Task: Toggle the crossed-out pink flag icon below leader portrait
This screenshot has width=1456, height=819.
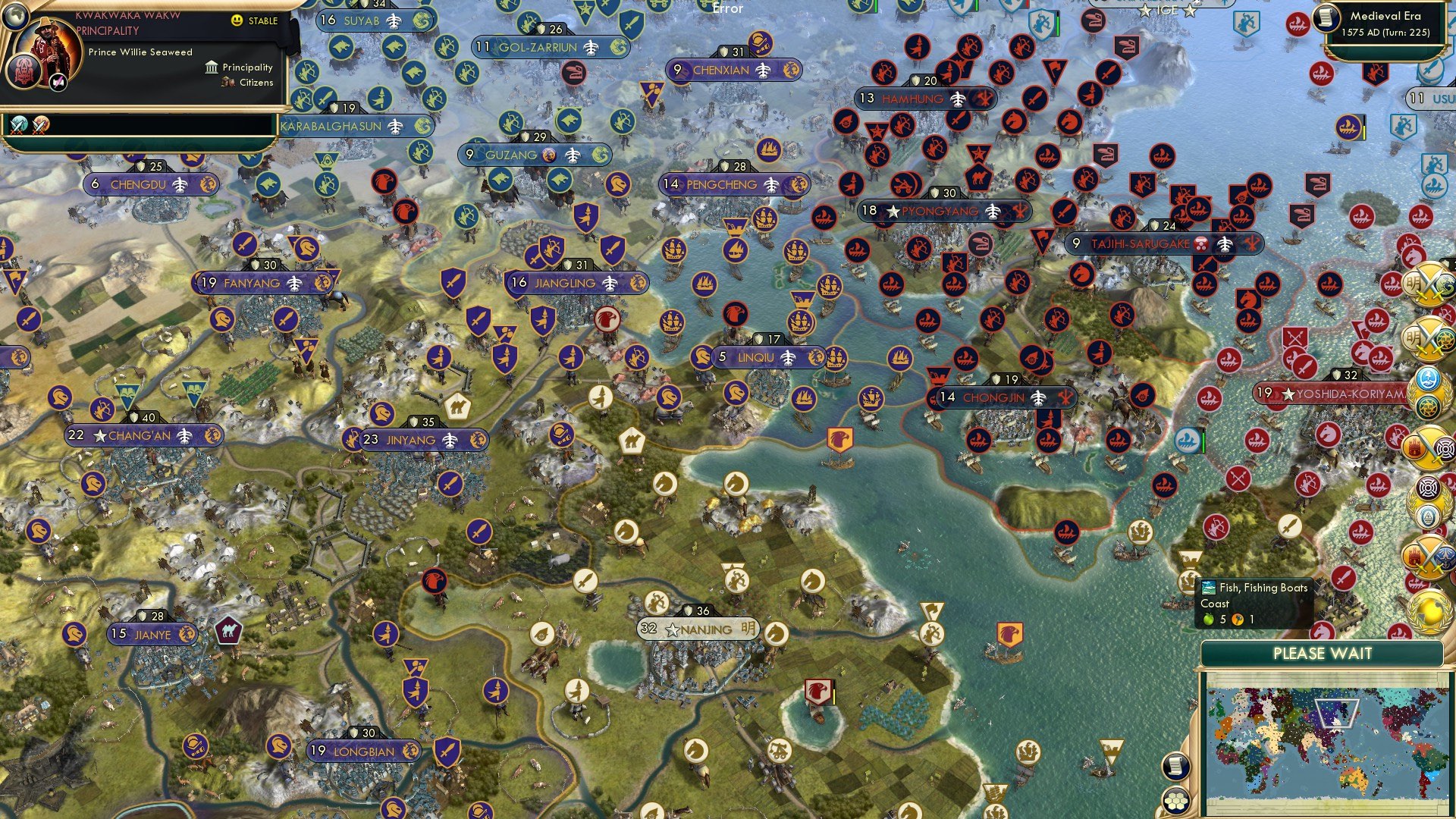Action: tap(58, 82)
